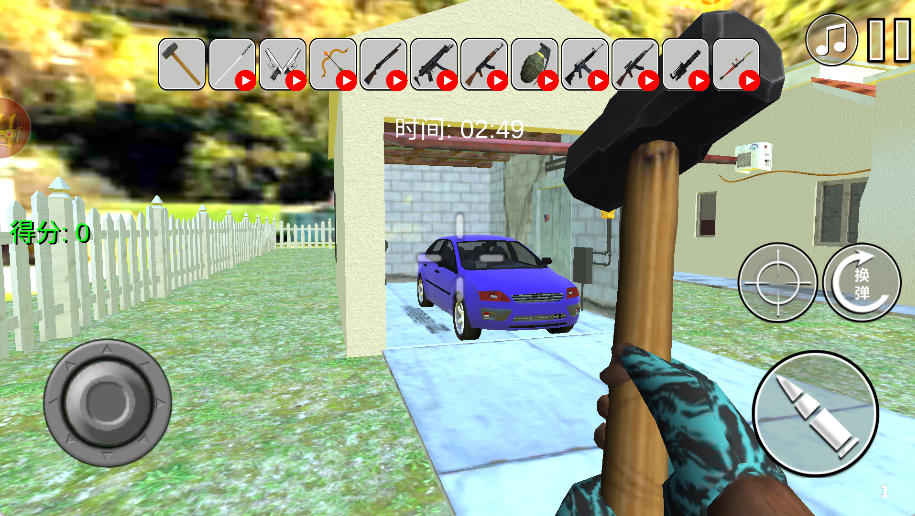Choose the katana sword slot
This screenshot has width=915, height=516.
pos(232,64)
